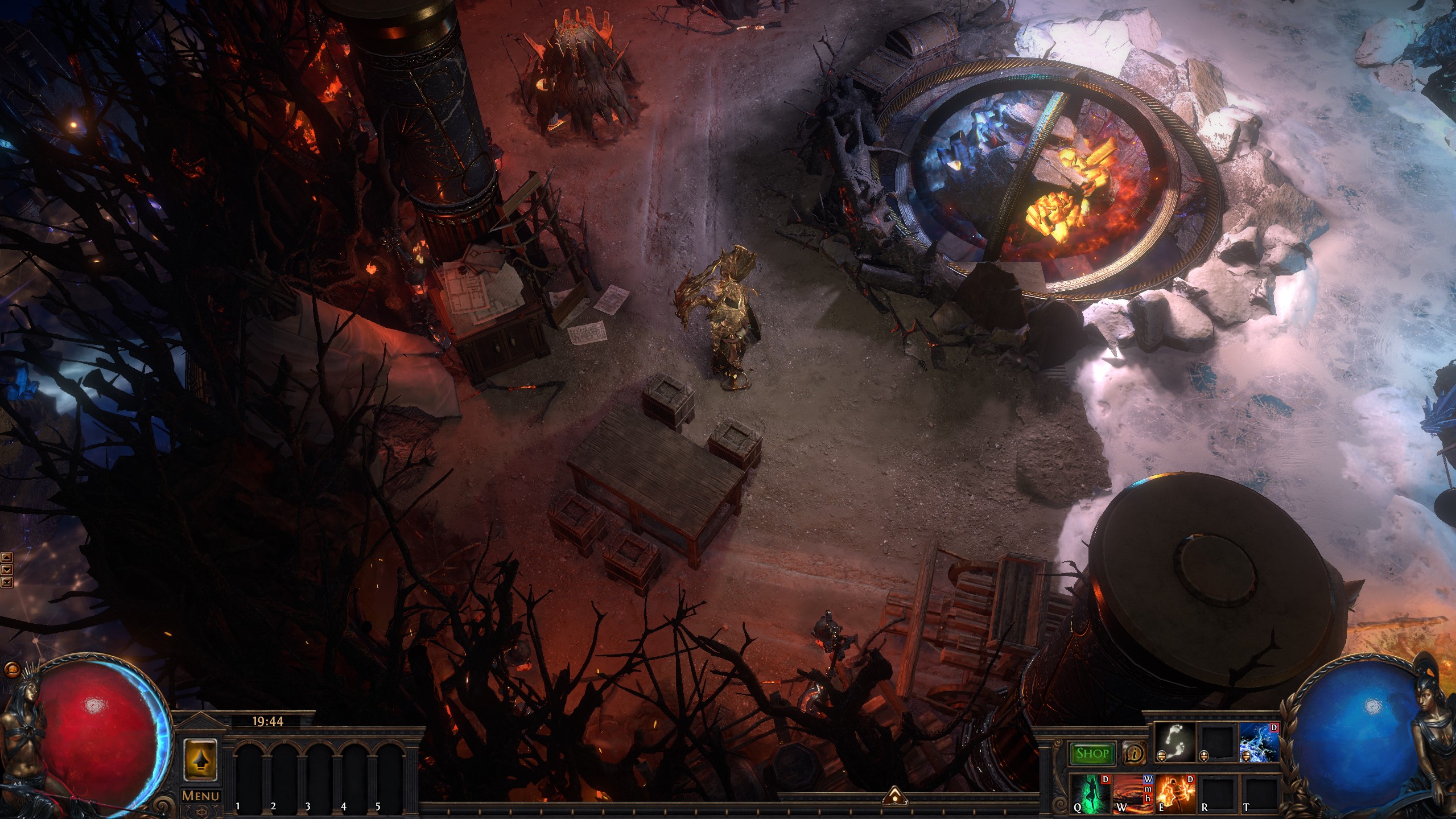Viewport: 1456px width, 819px height.
Task: Click the crosshair emblem below Menu
Action: [x=200, y=812]
